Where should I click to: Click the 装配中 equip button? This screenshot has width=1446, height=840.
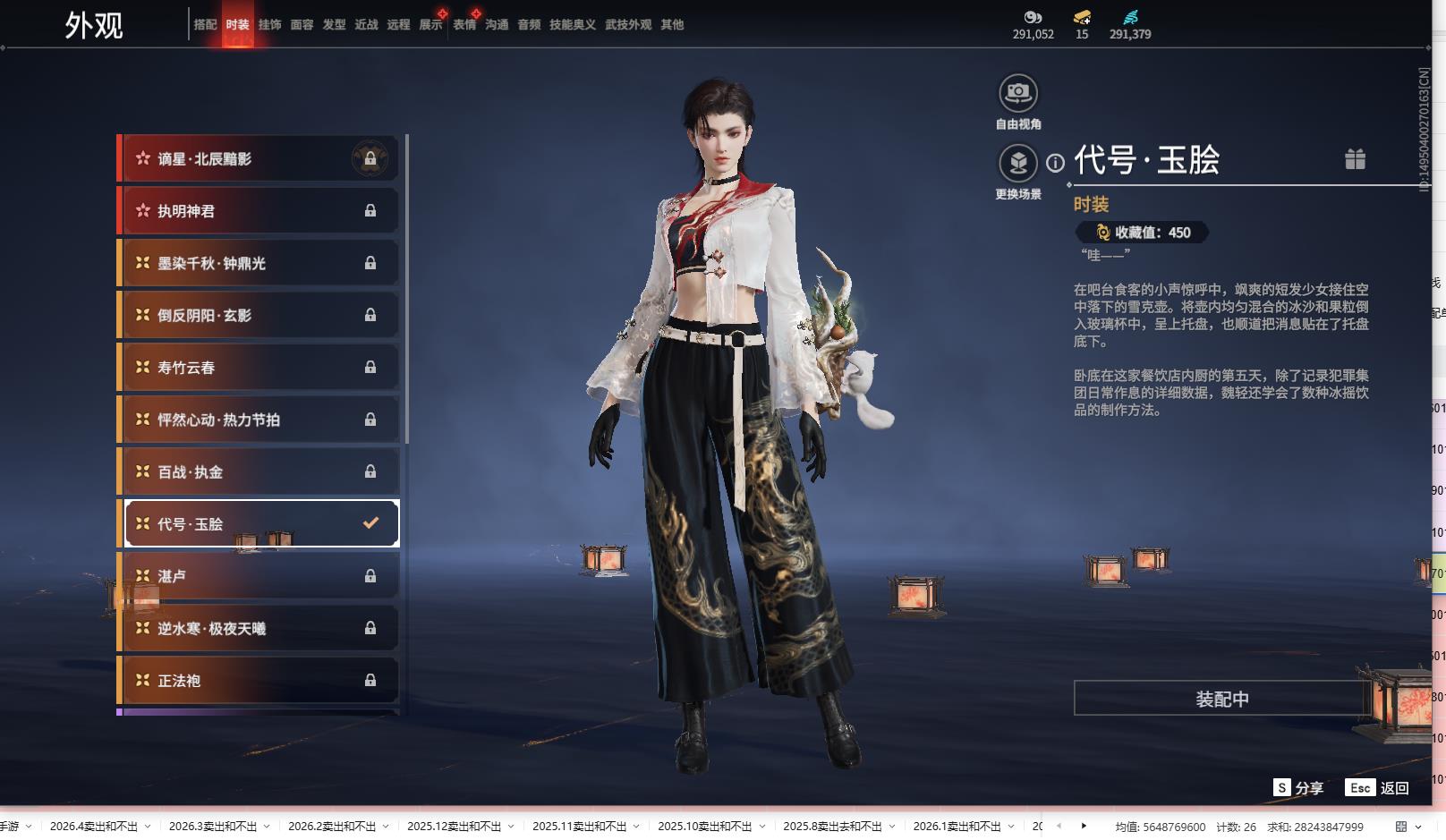tap(1221, 699)
